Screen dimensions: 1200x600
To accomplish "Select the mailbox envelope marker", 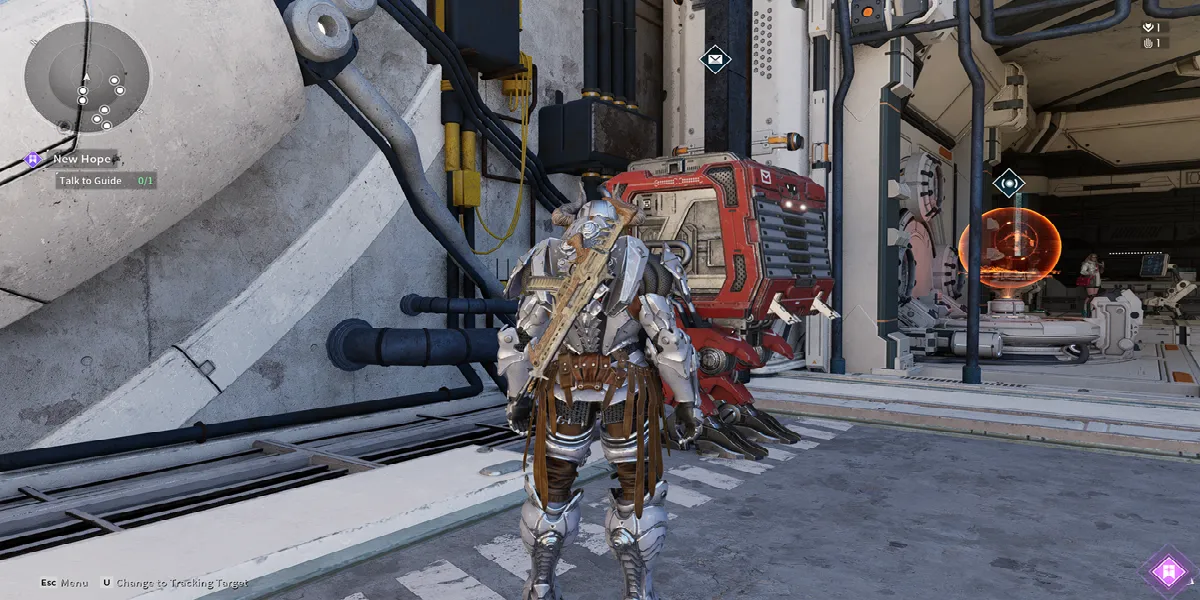I will (715, 59).
